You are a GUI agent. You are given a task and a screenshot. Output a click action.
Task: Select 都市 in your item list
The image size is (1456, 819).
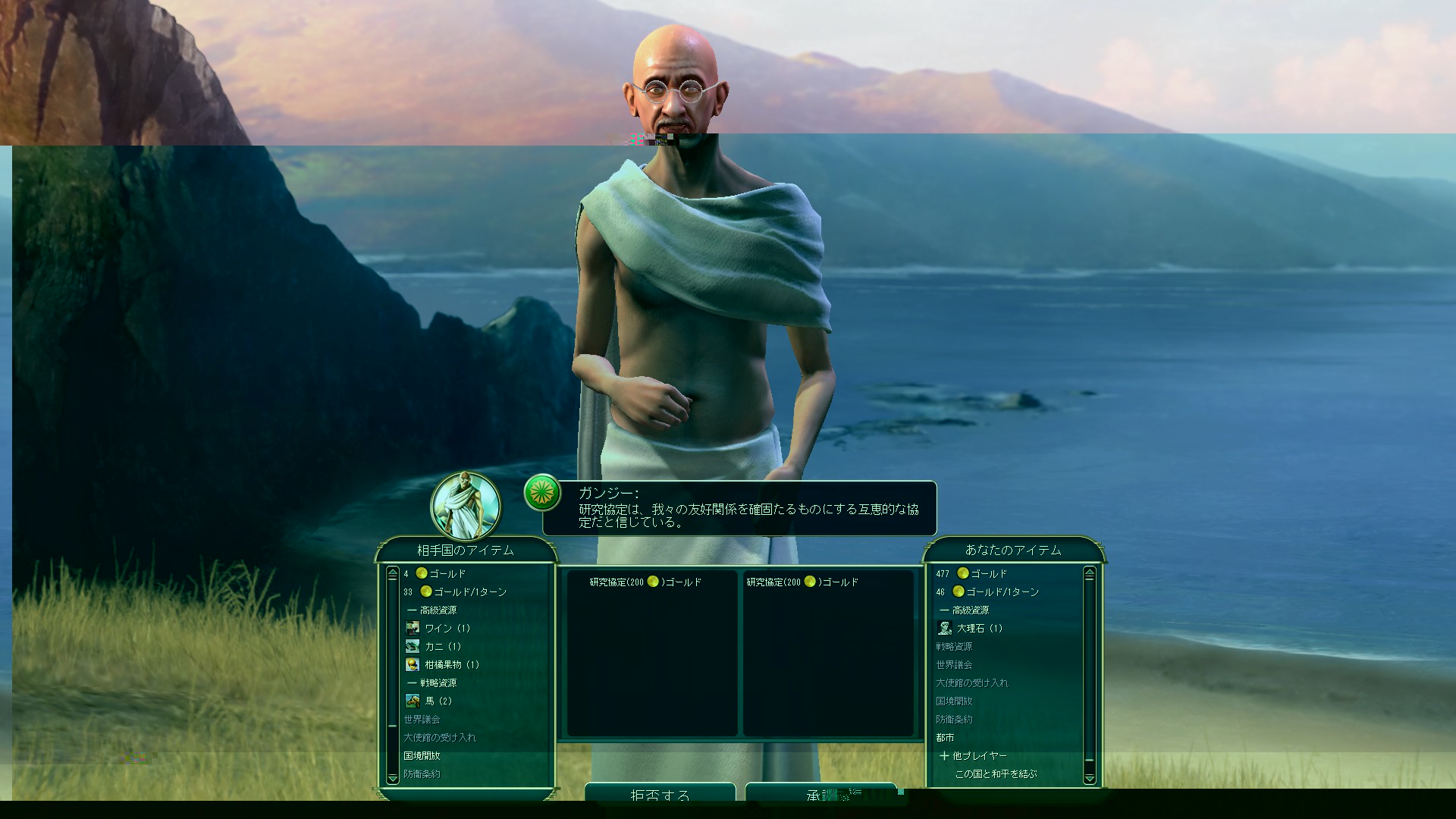(x=944, y=736)
